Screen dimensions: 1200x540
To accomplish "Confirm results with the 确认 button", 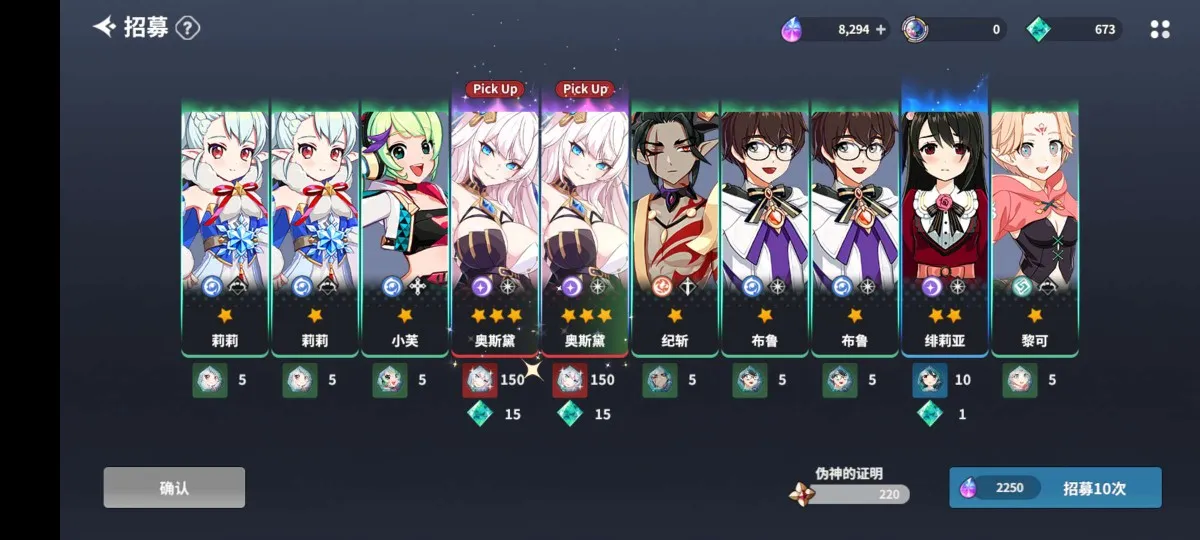I will pos(174,488).
